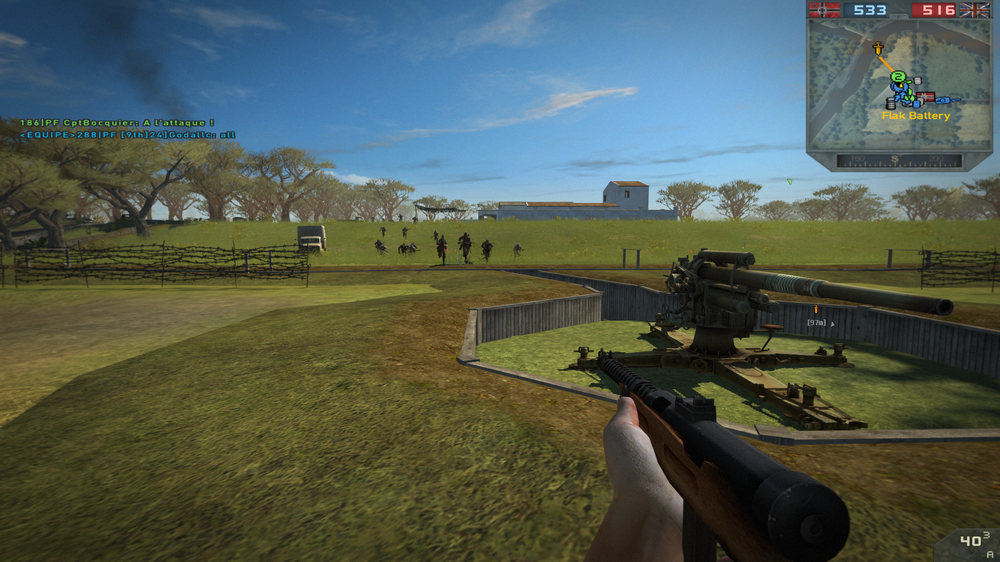1000x562 pixels.
Task: Click the blue tank icon on minimap
Action: 943,99
